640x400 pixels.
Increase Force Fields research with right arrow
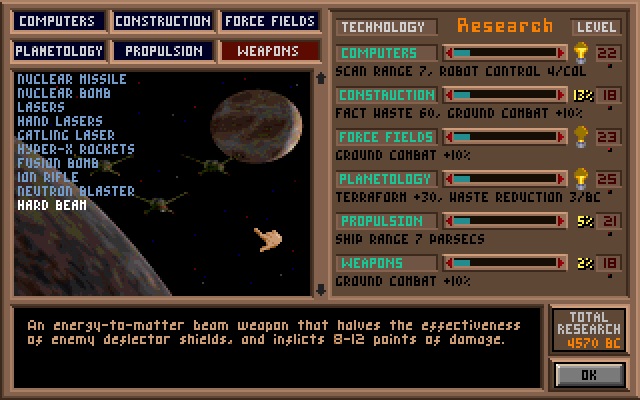(563, 136)
